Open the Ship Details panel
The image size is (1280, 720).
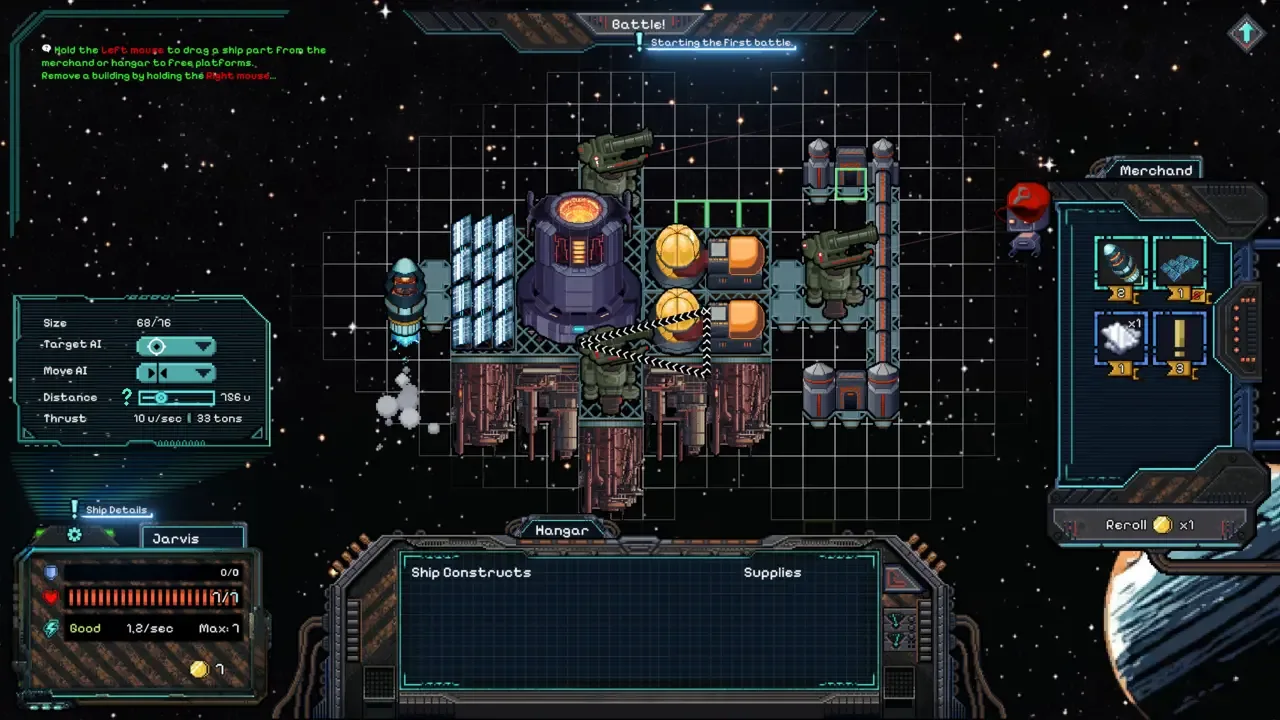(x=116, y=510)
